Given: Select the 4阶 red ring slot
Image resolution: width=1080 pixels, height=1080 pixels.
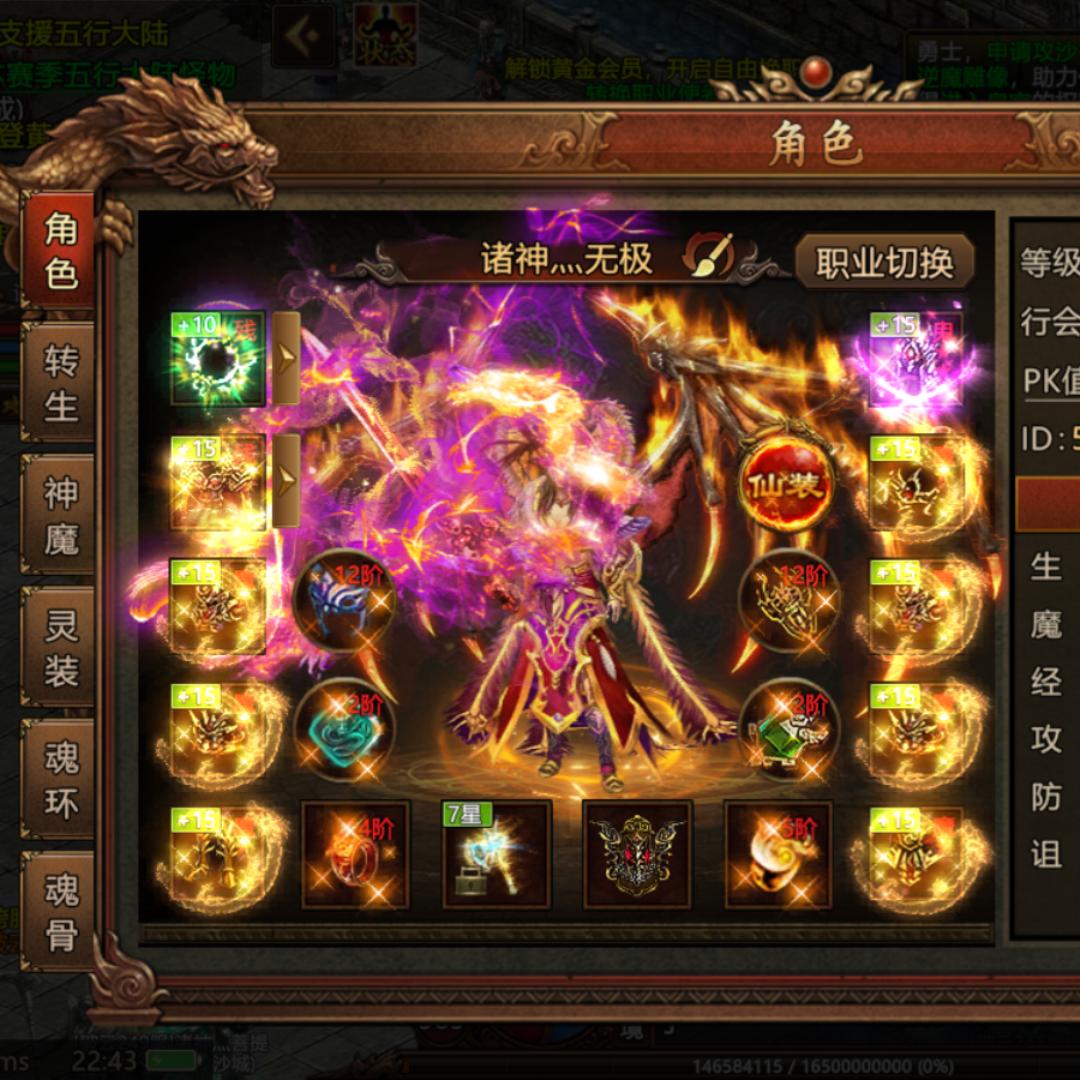Looking at the screenshot, I should [x=355, y=855].
